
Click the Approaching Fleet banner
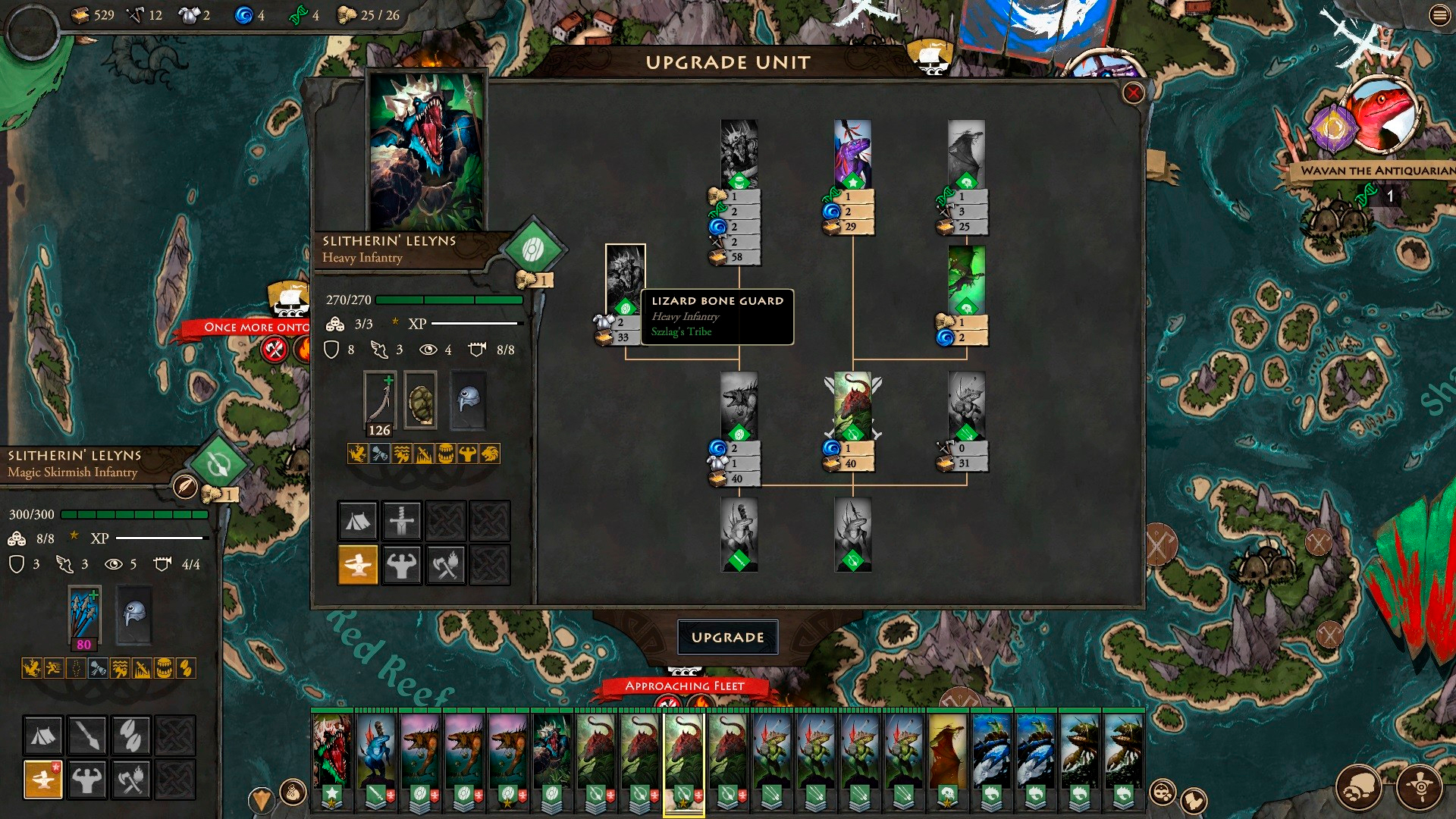[x=684, y=686]
